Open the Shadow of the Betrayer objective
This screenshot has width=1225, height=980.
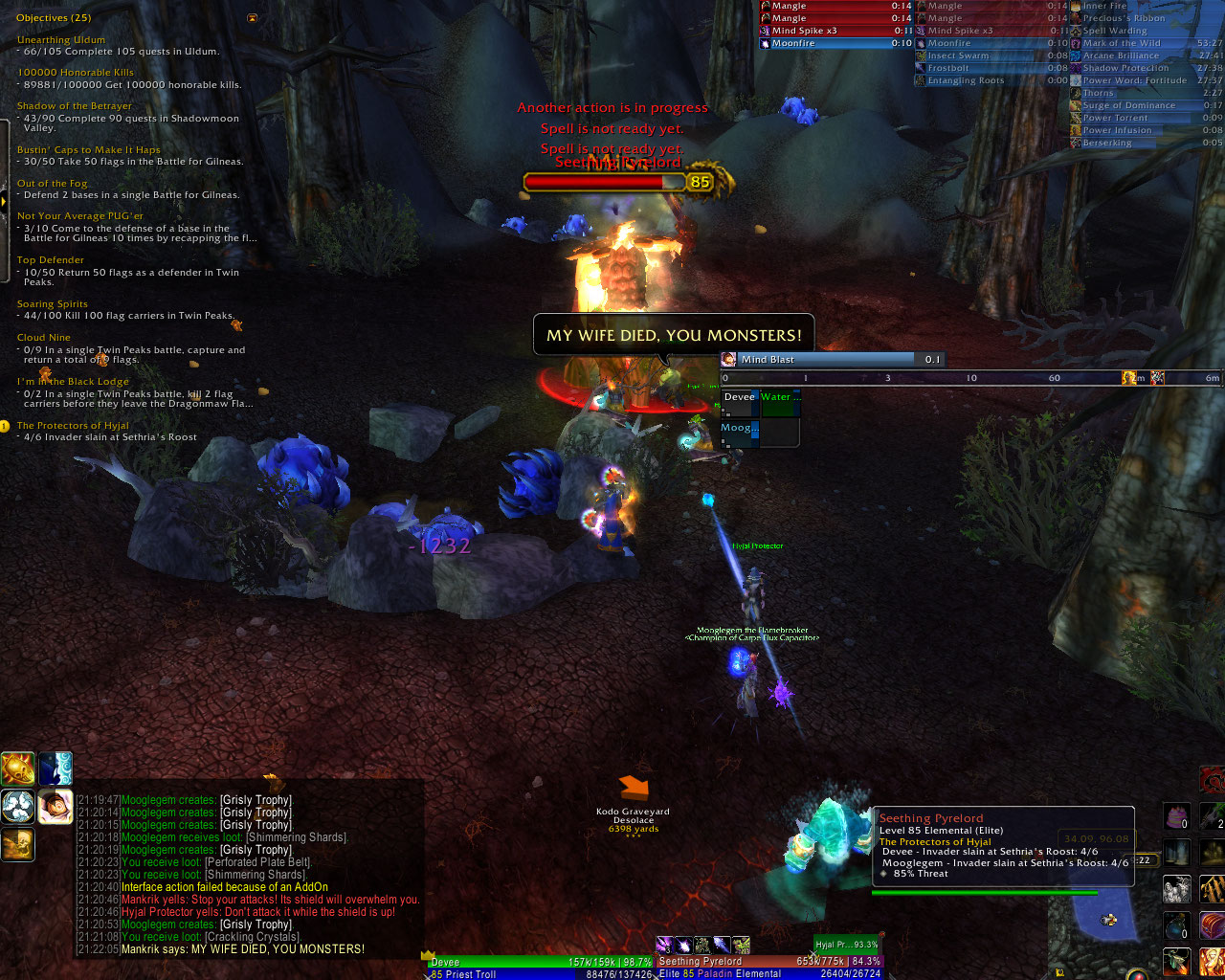[75, 106]
